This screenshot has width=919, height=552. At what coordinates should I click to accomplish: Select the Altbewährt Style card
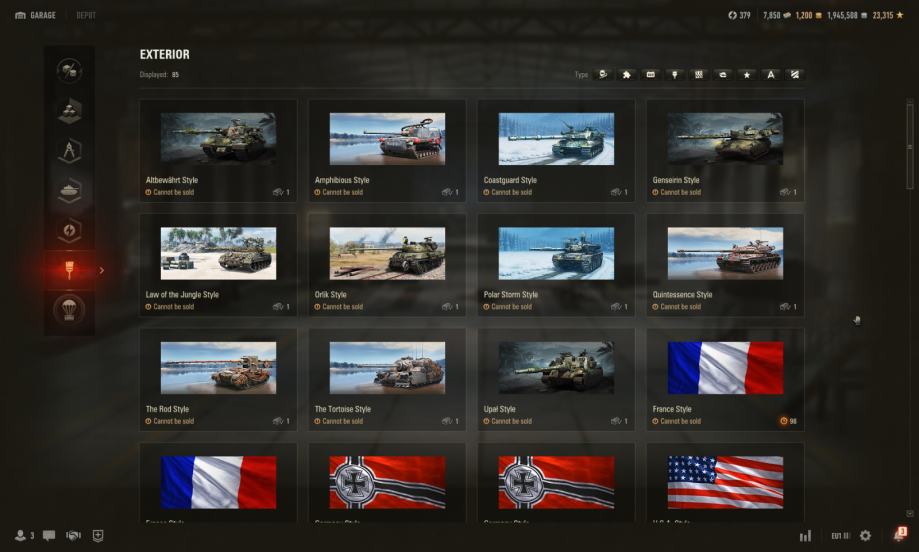[218, 150]
